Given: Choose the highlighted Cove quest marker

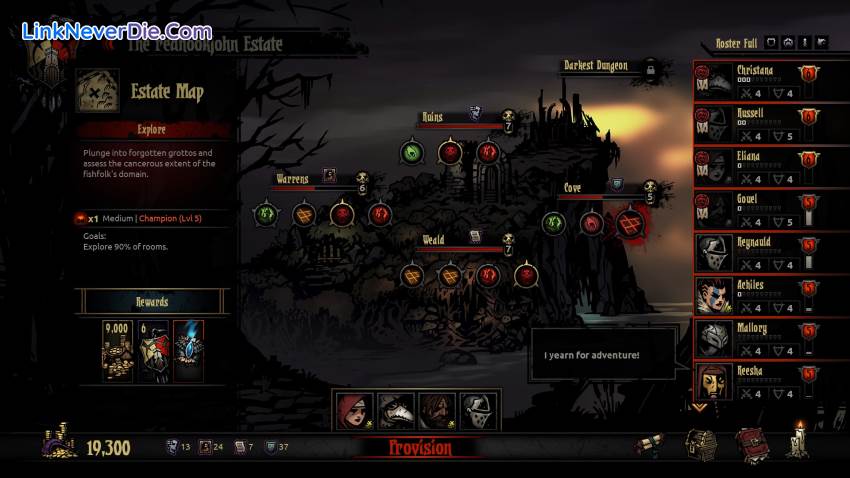Looking at the screenshot, I should pyautogui.click(x=630, y=223).
